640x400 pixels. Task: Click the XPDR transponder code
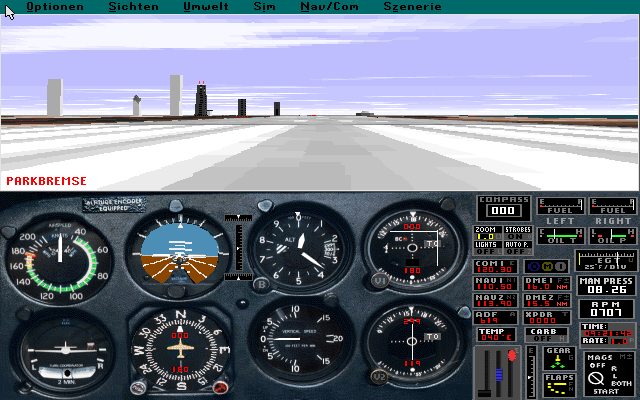(x=540, y=320)
